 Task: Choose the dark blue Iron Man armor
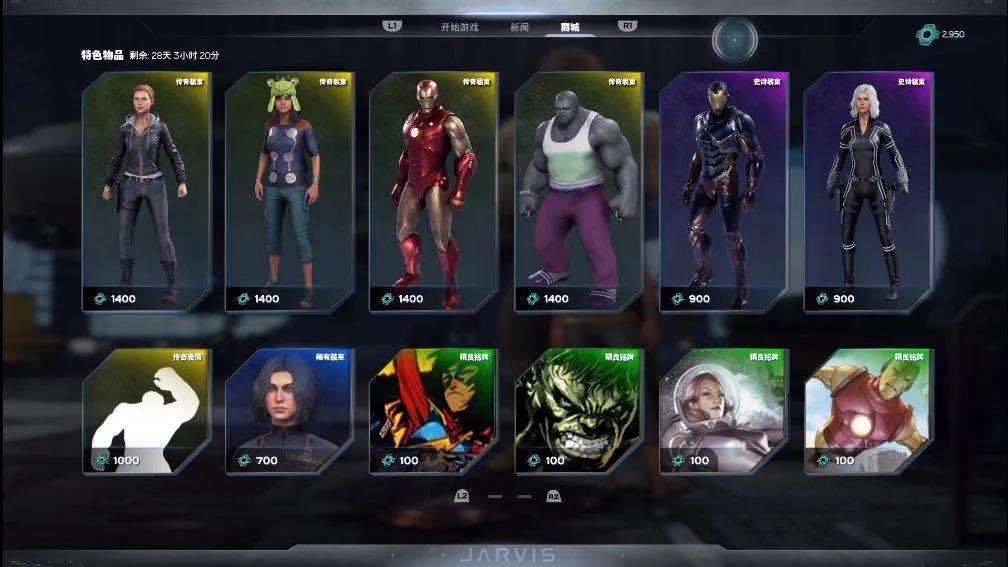point(724,191)
